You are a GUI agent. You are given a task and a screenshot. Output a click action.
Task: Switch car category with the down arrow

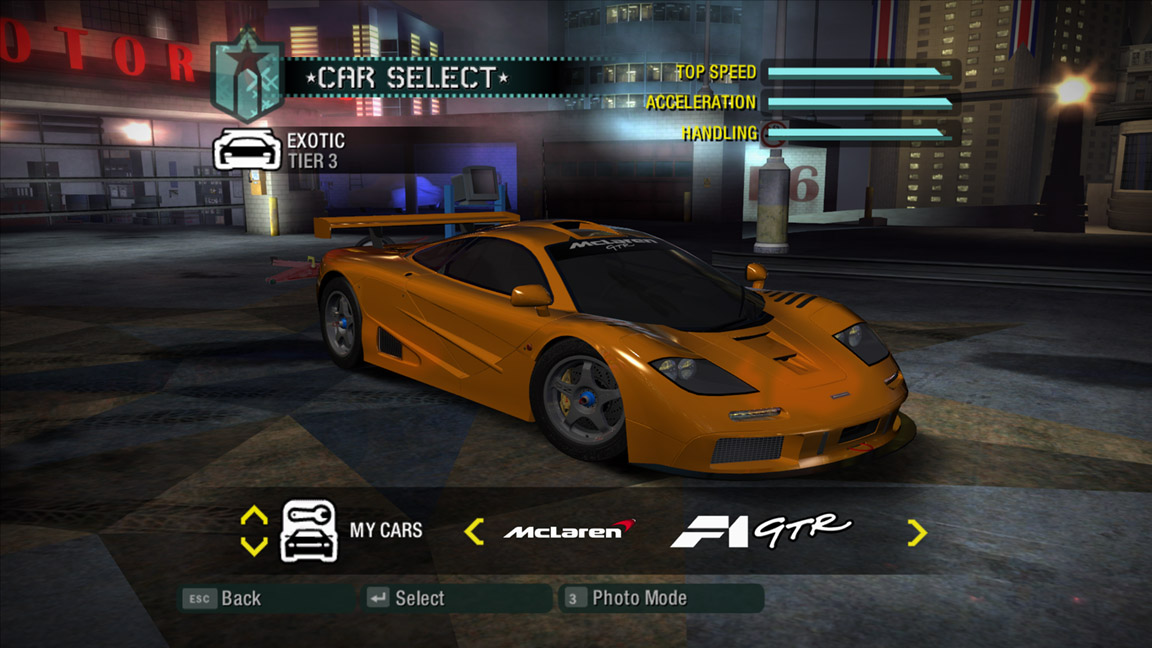(254, 546)
